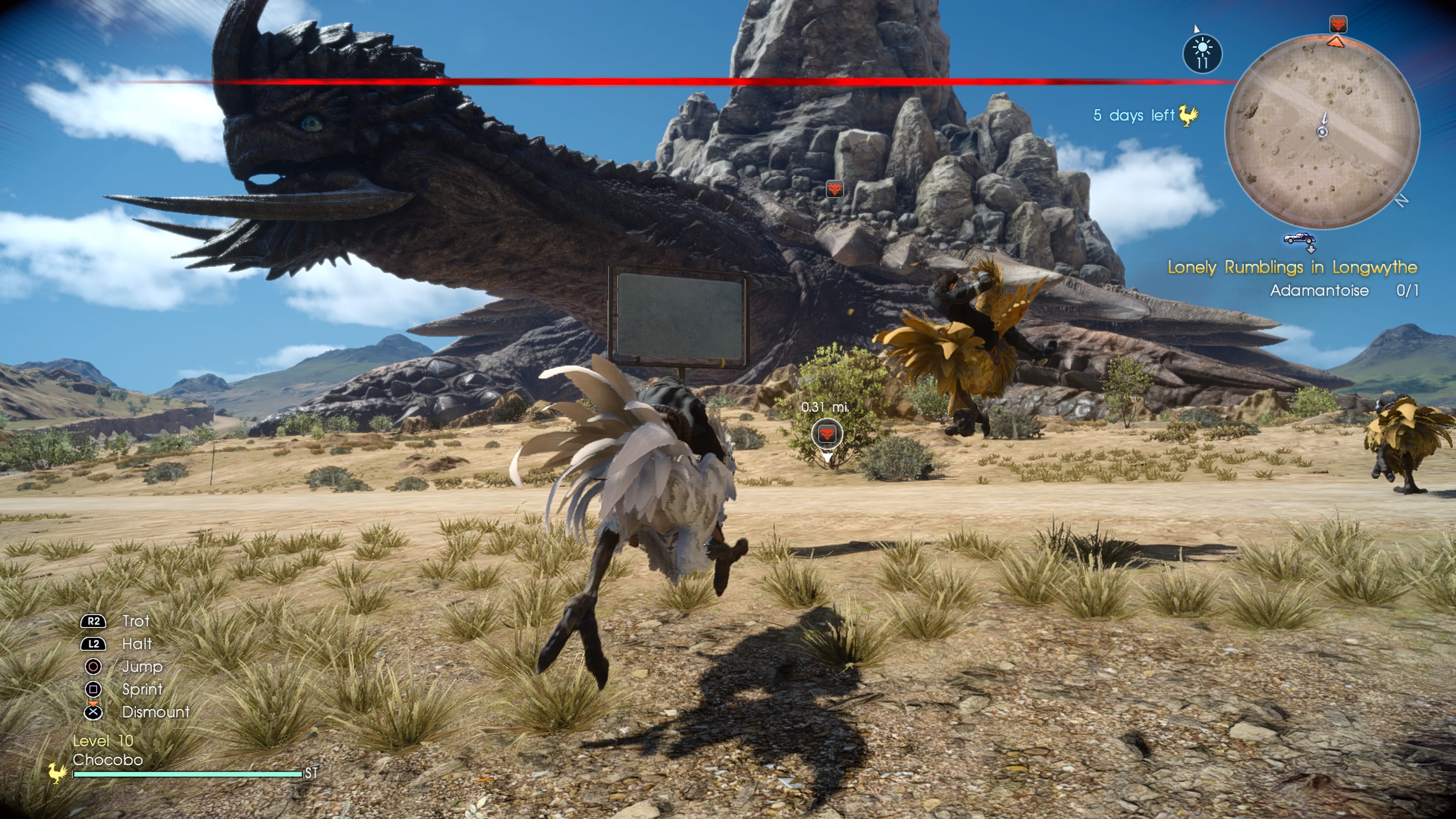Select the Lonely Rumblings in Longwythe quest
Viewport: 1456px width, 819px height.
click(x=1292, y=267)
